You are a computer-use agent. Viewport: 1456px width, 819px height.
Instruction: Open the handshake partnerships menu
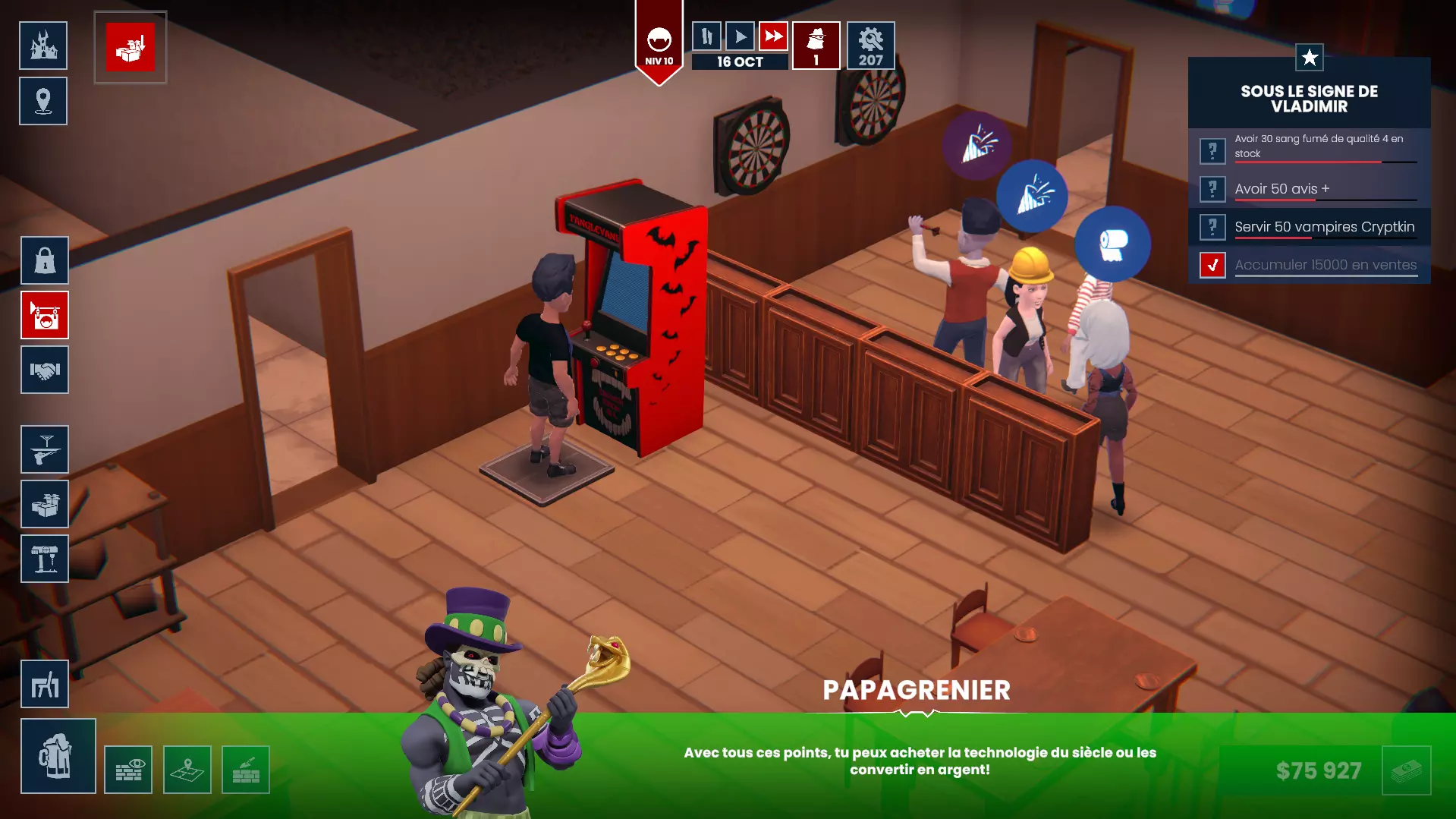[x=45, y=370]
